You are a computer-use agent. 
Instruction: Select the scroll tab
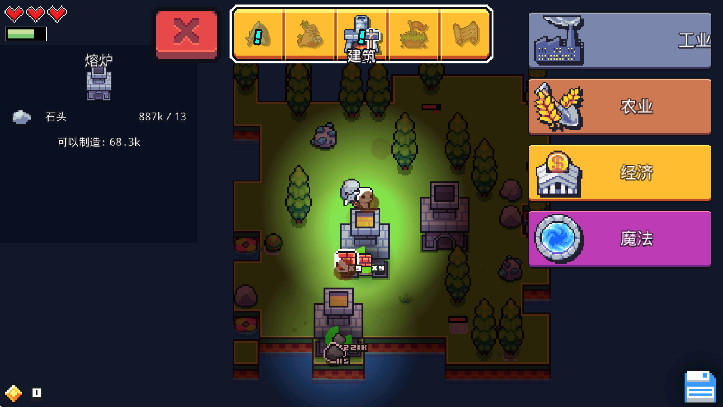(465, 35)
